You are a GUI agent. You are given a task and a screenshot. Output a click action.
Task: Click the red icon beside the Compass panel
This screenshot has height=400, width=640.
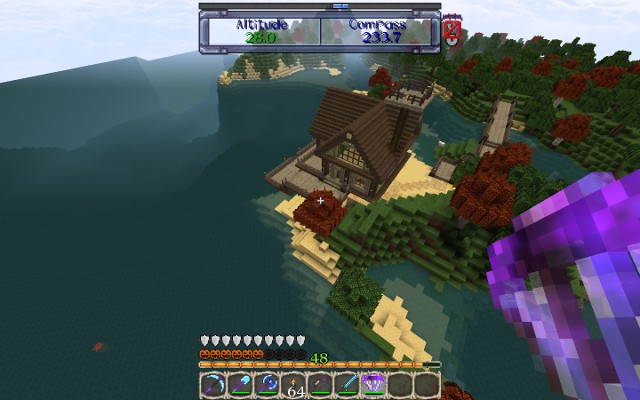(x=451, y=31)
